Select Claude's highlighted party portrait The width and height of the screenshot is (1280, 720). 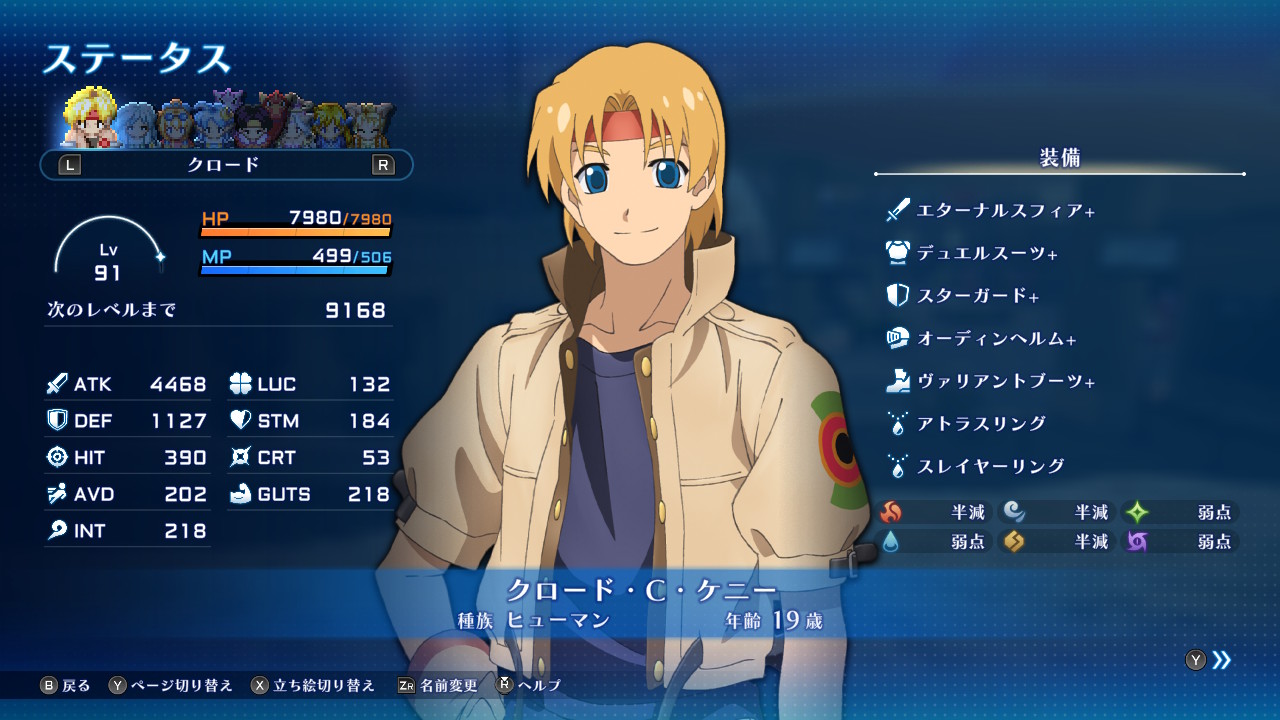pos(90,121)
